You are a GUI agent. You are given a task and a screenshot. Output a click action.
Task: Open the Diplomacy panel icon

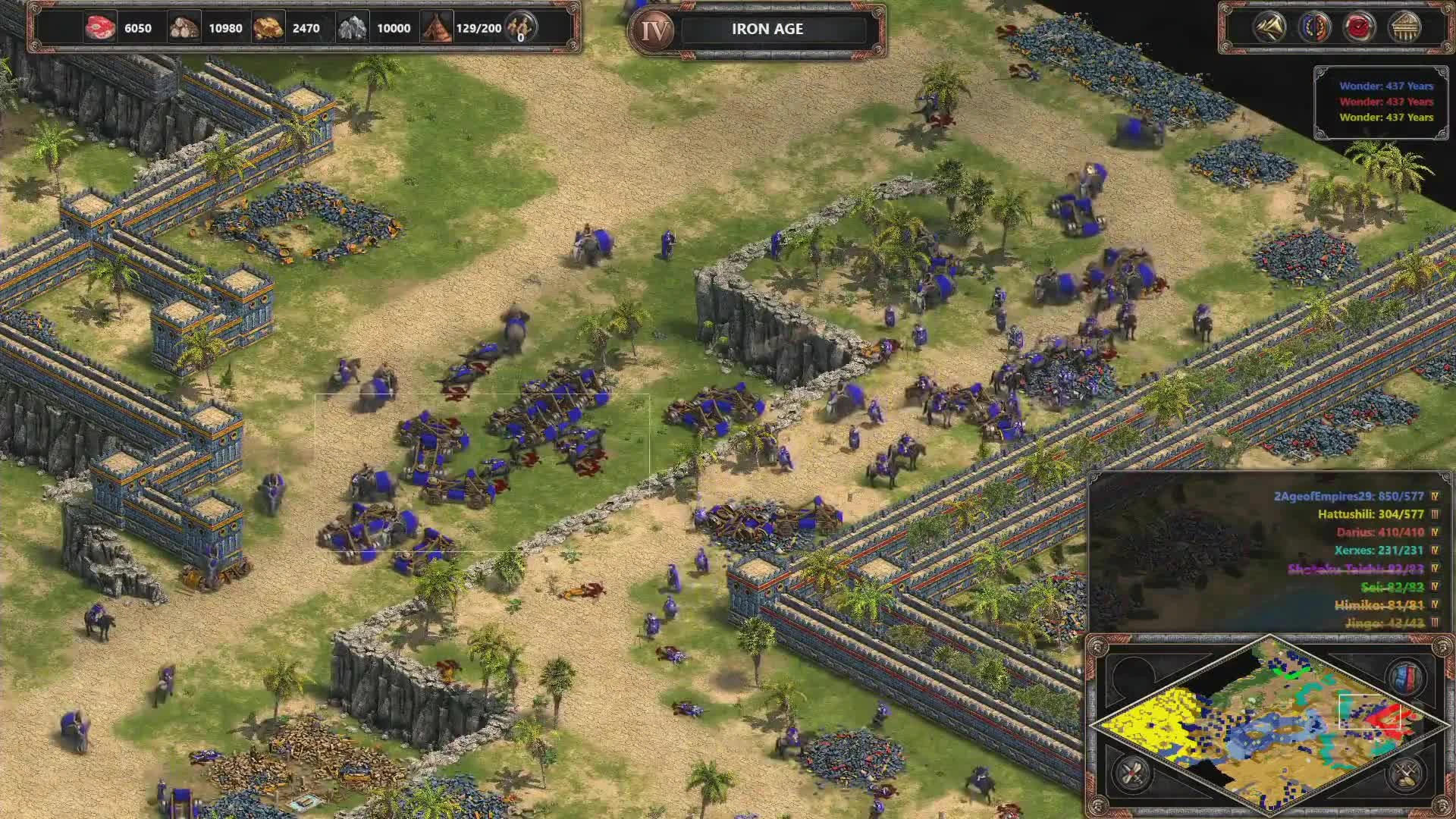point(1316,27)
